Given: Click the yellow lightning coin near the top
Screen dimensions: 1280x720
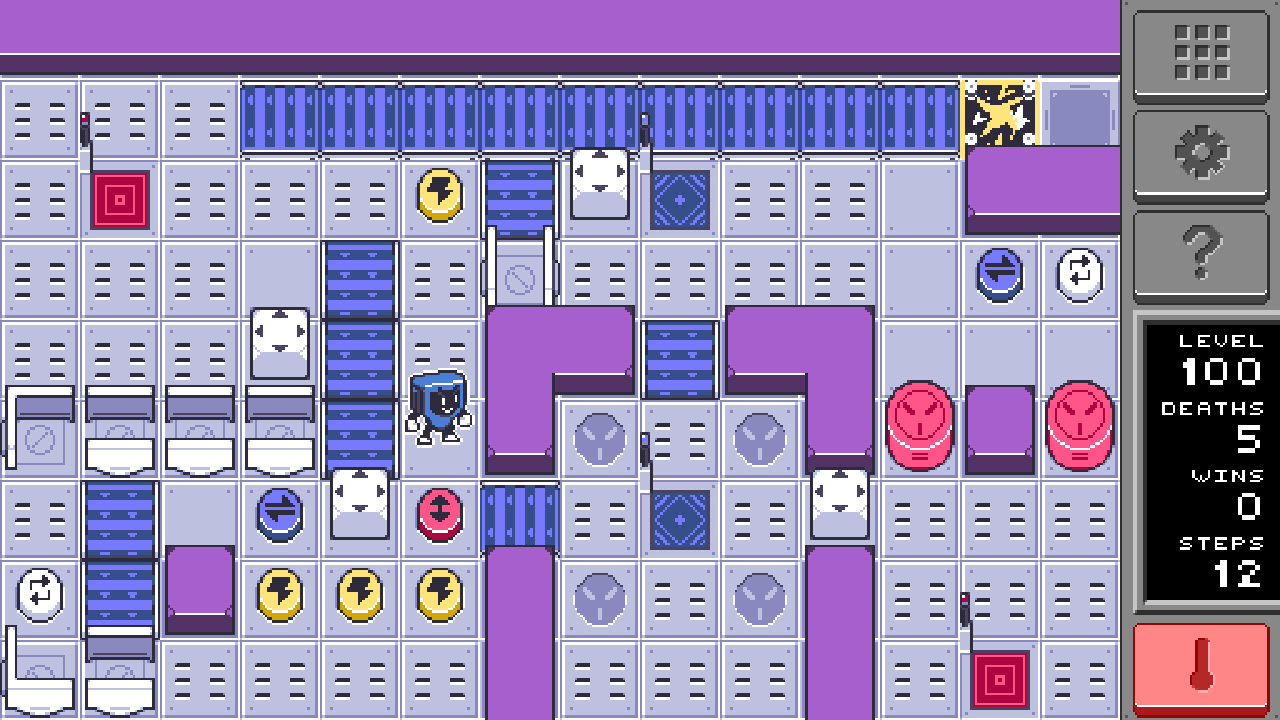Looking at the screenshot, I should tap(440, 196).
